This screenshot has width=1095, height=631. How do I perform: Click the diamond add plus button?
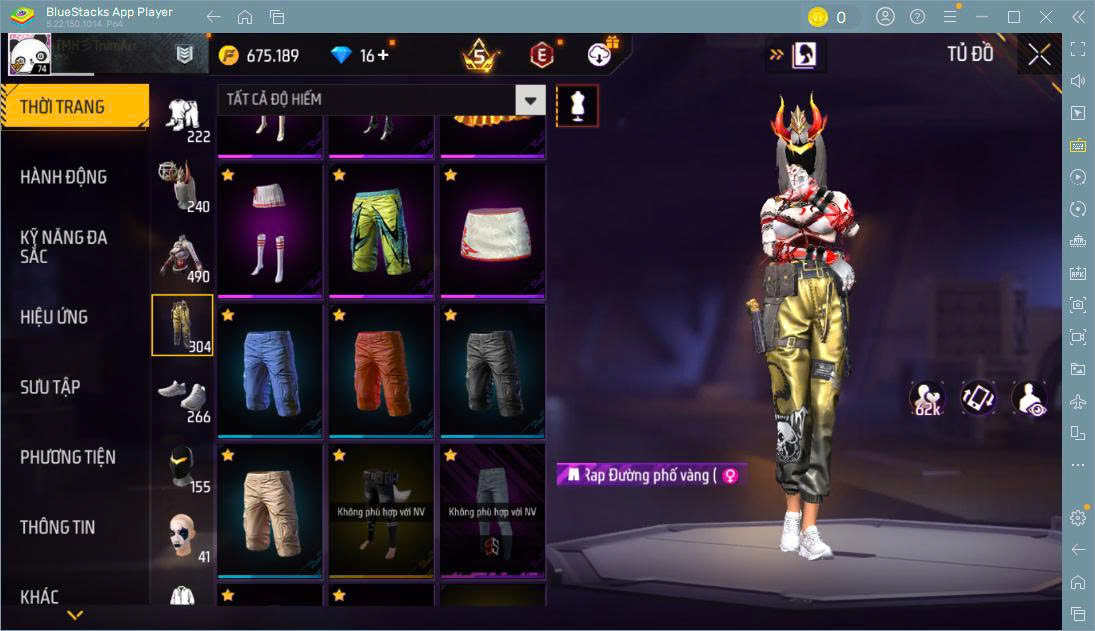click(x=383, y=55)
